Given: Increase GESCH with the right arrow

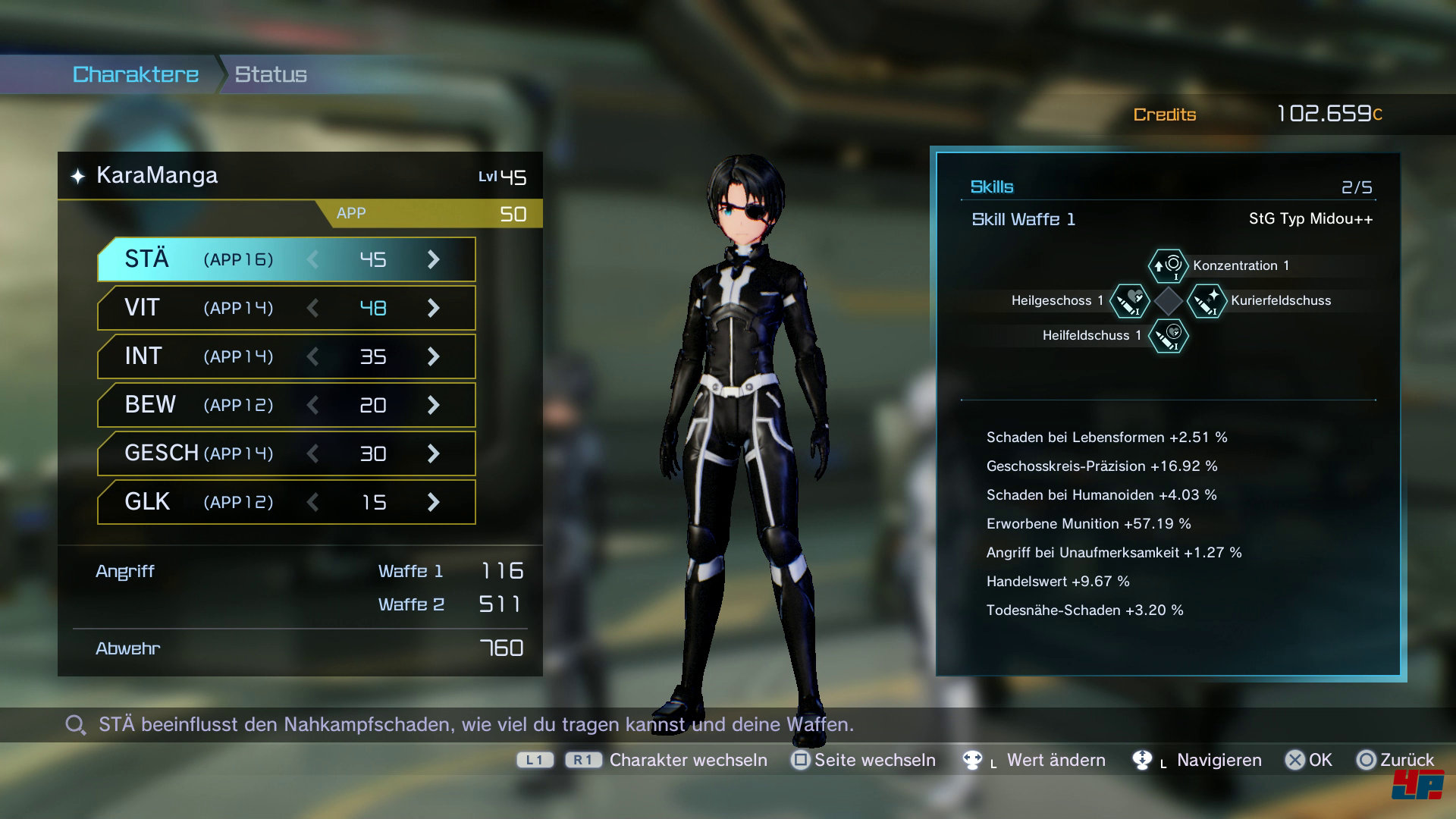Looking at the screenshot, I should [x=433, y=453].
